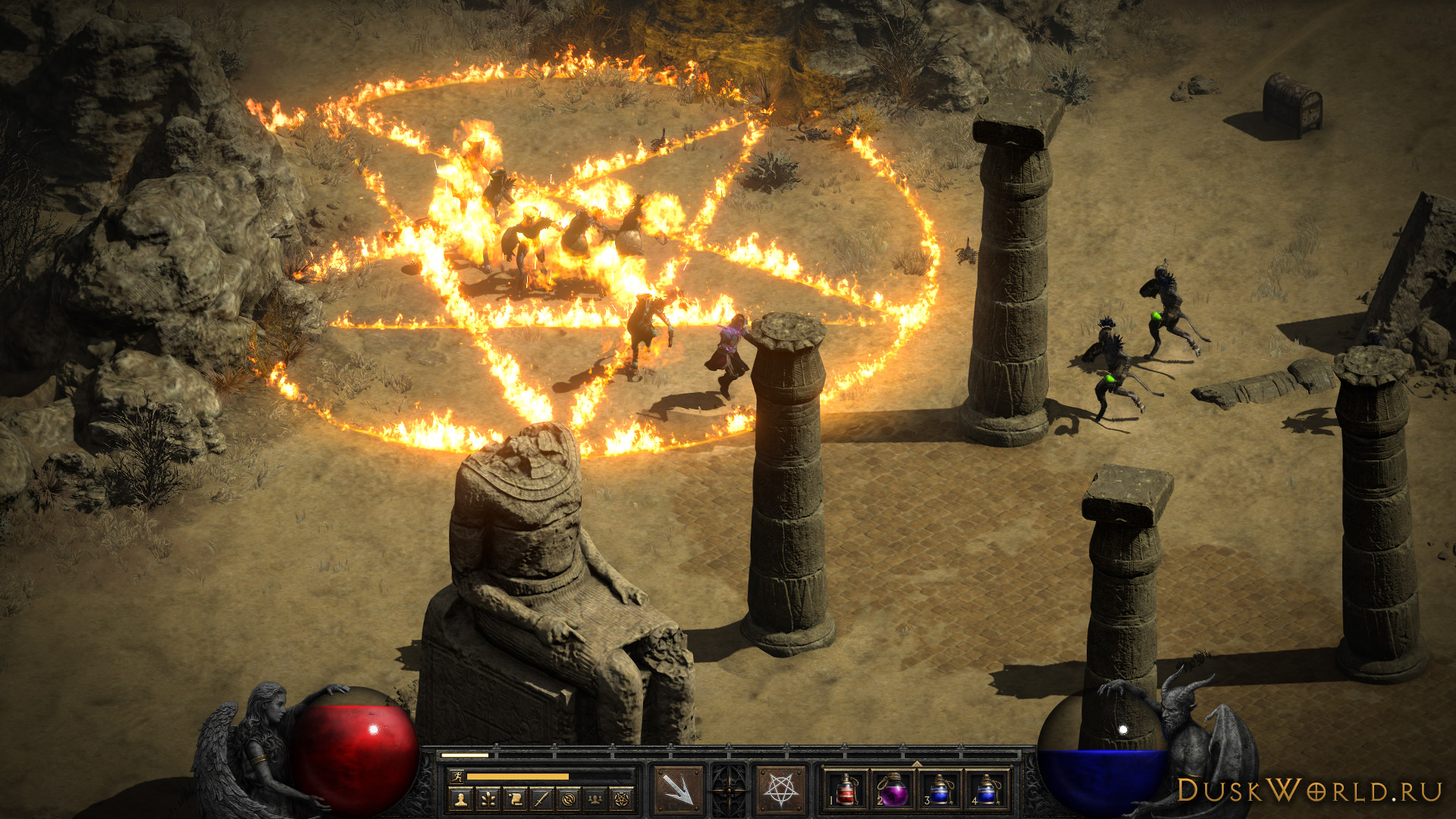Toggle the automap compass icon
The height and width of the screenshot is (819, 1456).
[569, 799]
